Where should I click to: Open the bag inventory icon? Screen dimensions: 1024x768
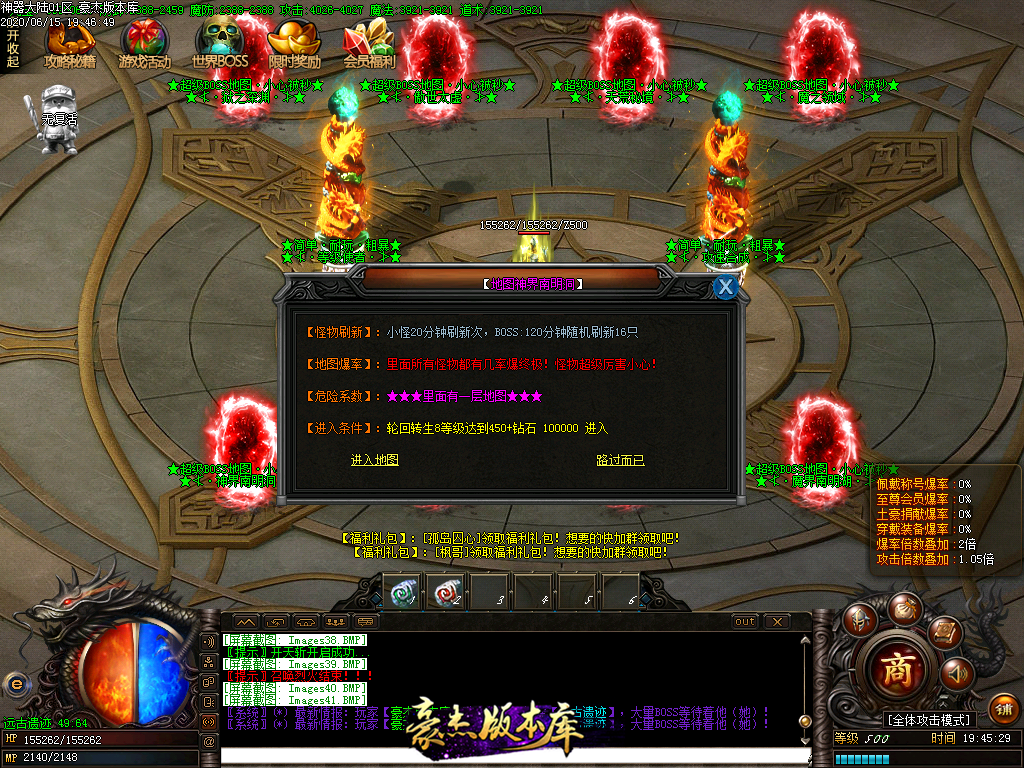906,607
